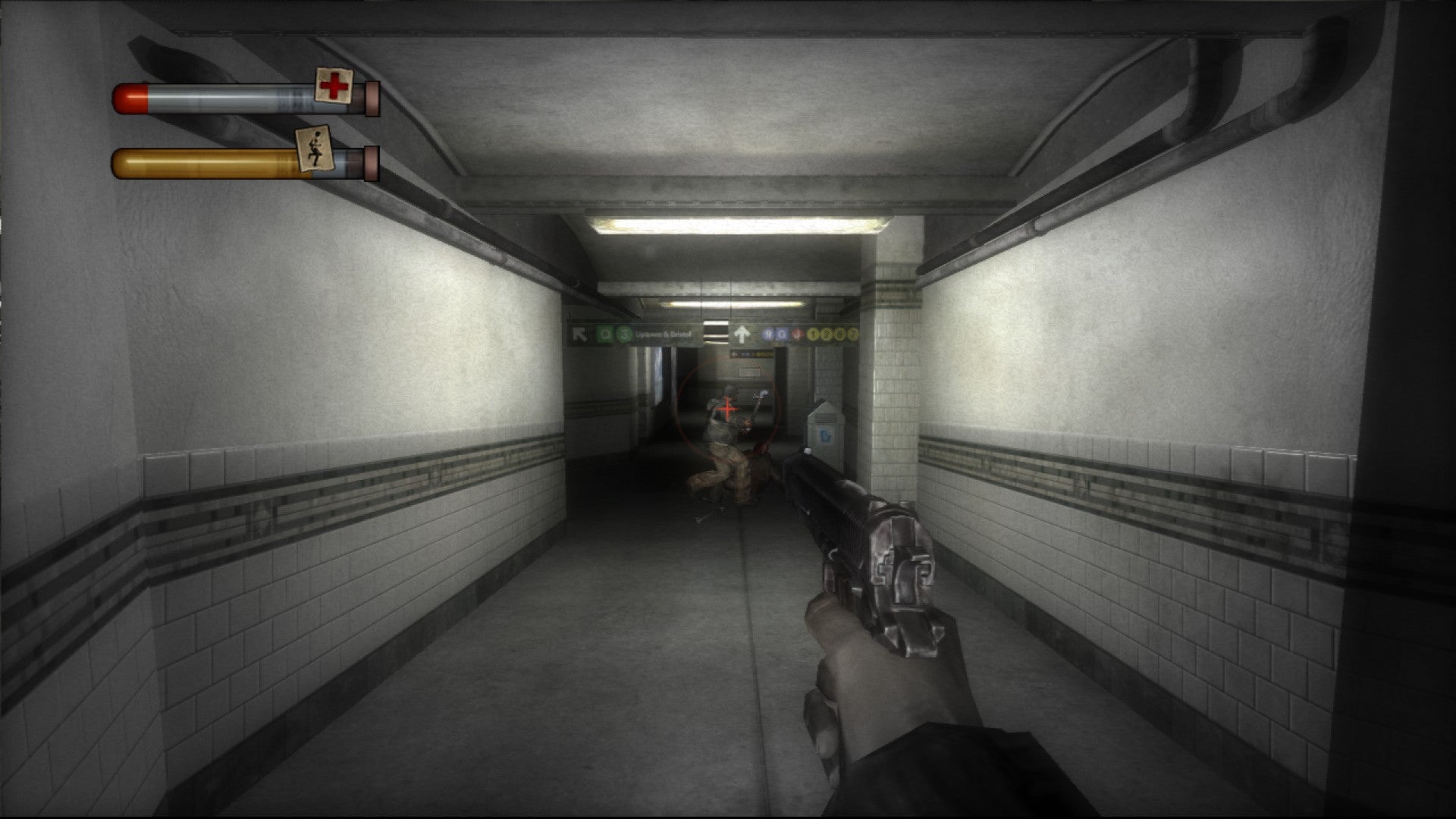
Task: Click the blue G badge beside the 9
Action: click(781, 334)
